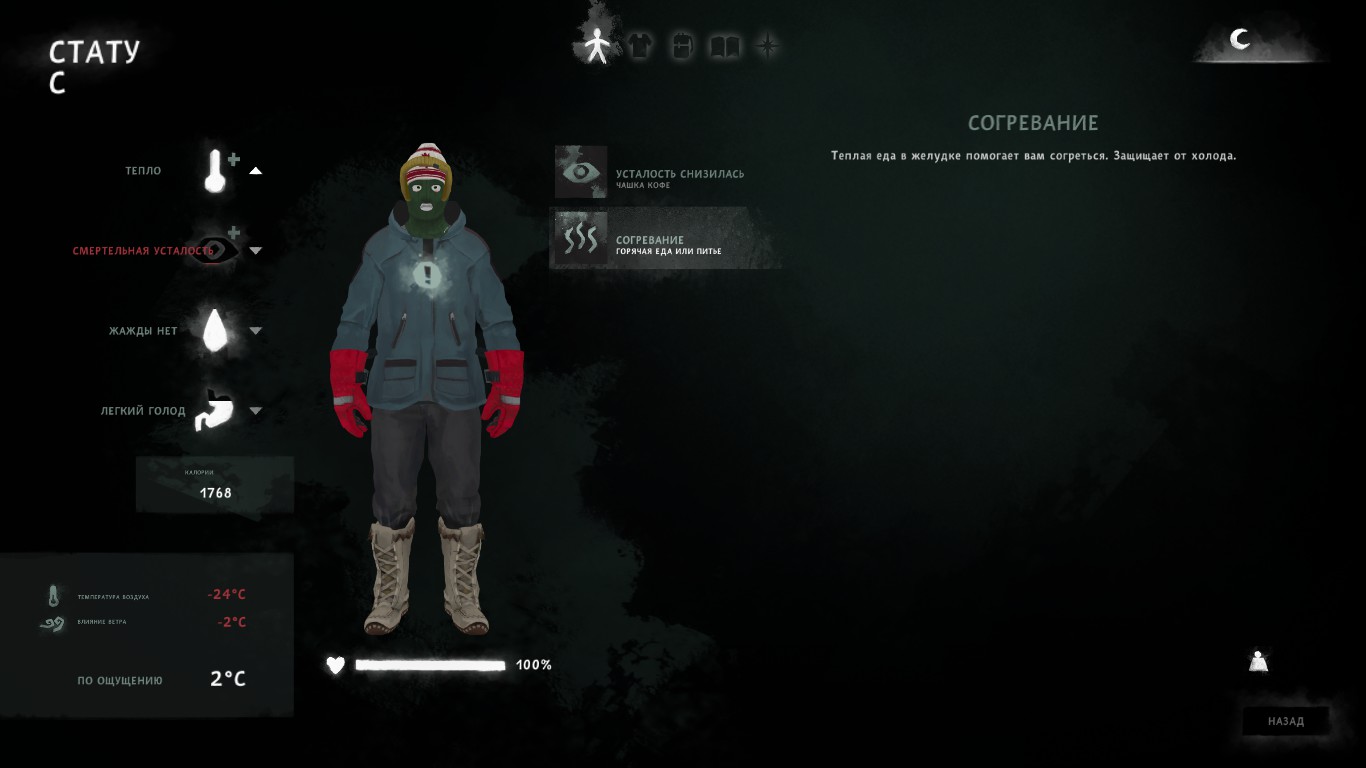Select the УСТАЛОСТЬ СНИЗИЛАСЬ coffee buff entry

point(665,172)
